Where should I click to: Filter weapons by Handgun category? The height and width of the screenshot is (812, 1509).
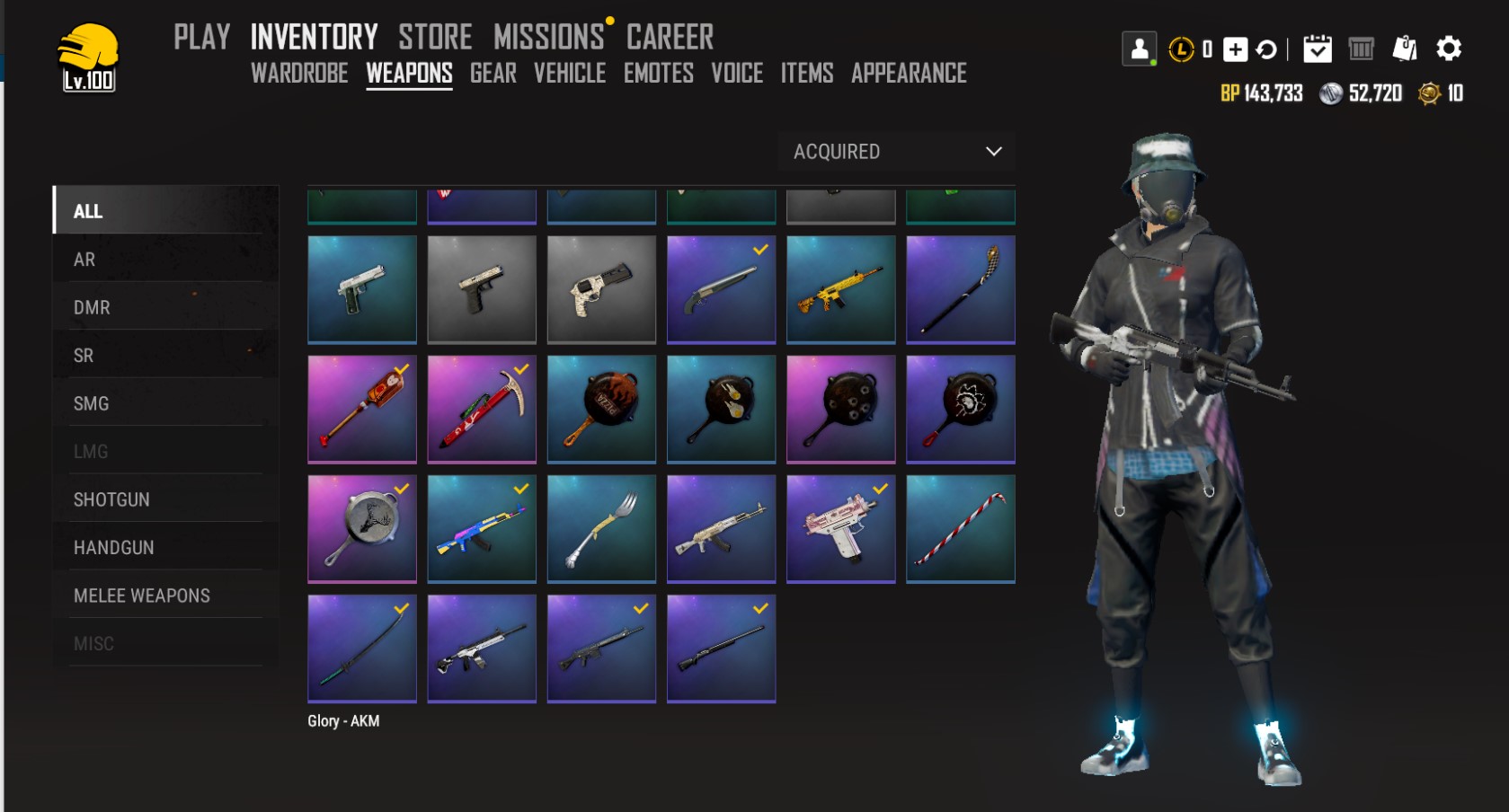pos(113,548)
